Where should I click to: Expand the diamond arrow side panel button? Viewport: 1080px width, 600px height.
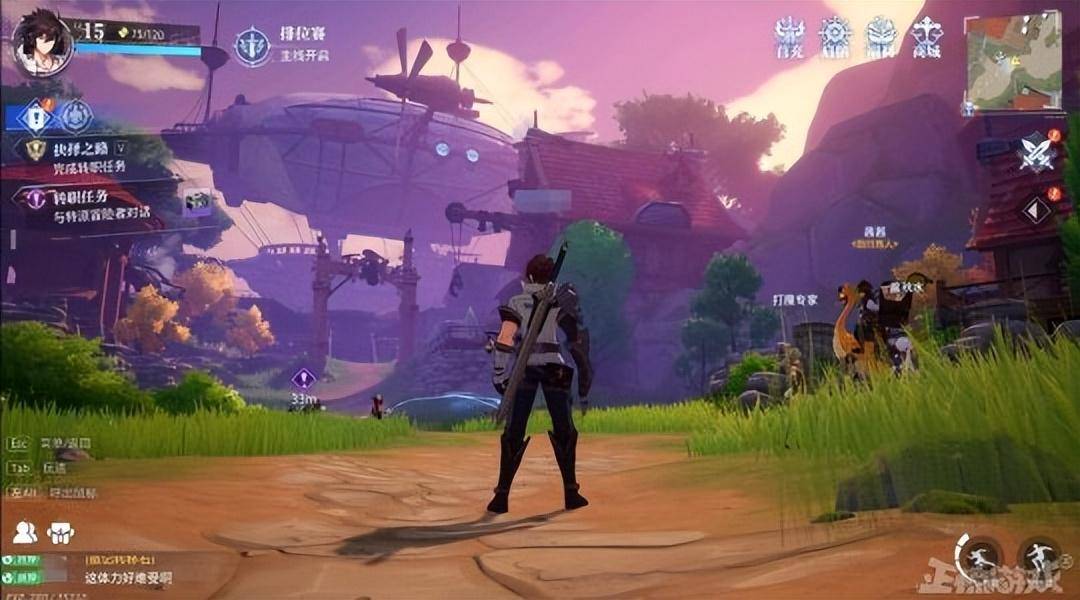tap(1036, 209)
